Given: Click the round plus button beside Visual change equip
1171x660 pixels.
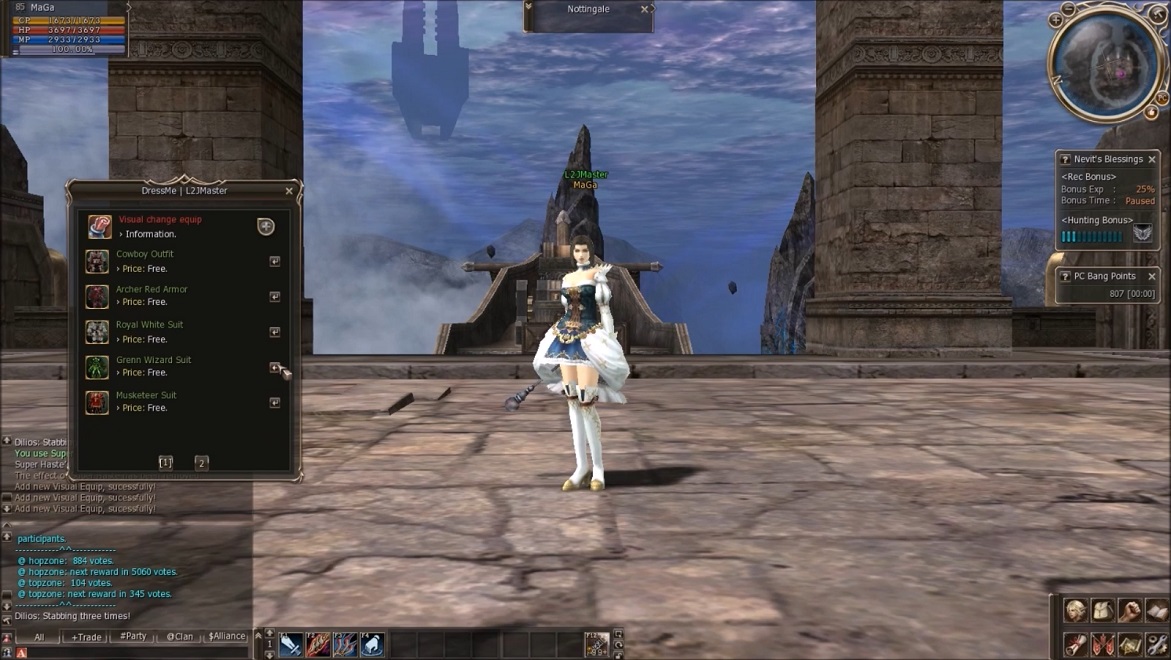Looking at the screenshot, I should coord(266,227).
